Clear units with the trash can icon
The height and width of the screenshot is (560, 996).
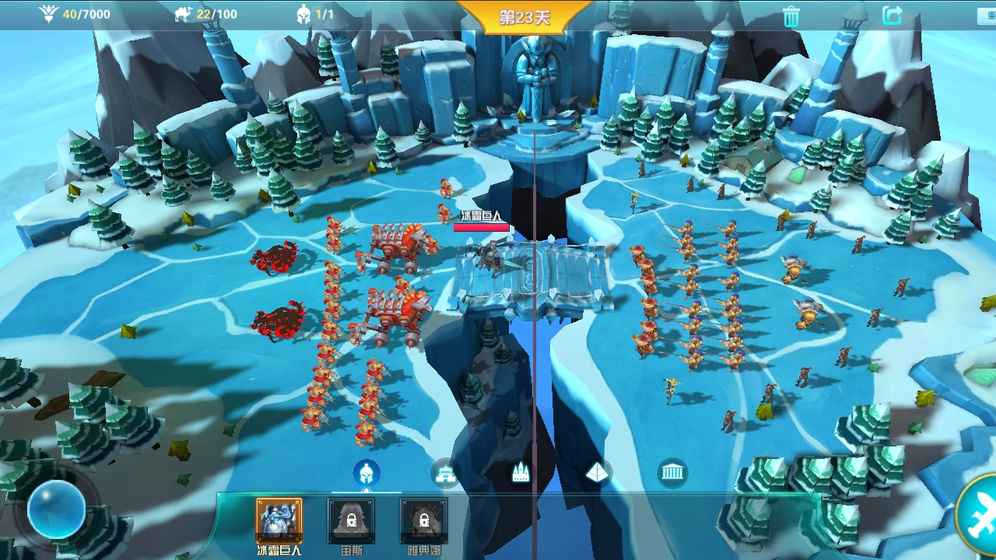coord(791,16)
